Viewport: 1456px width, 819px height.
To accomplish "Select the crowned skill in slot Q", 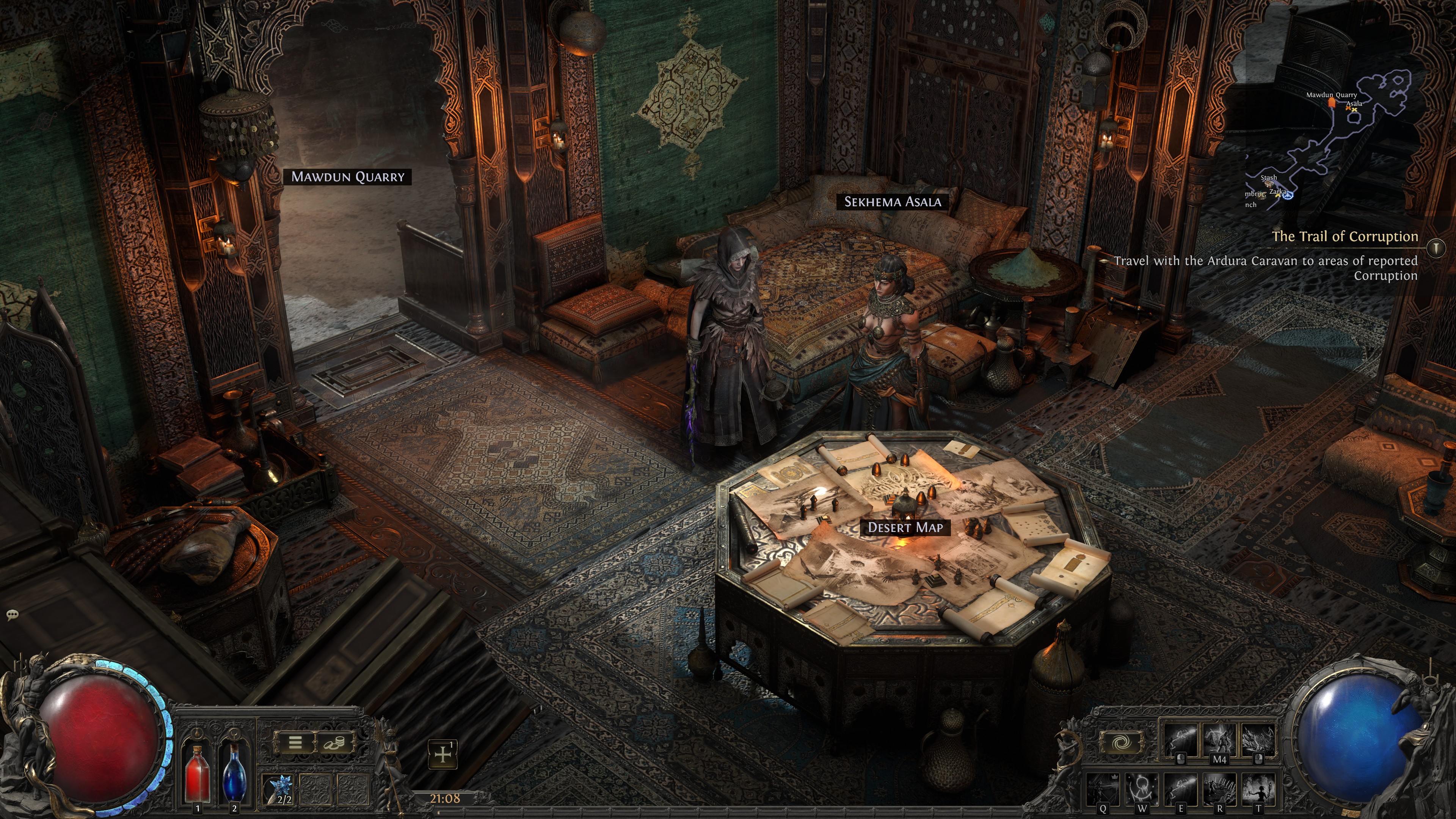I will point(1103,789).
